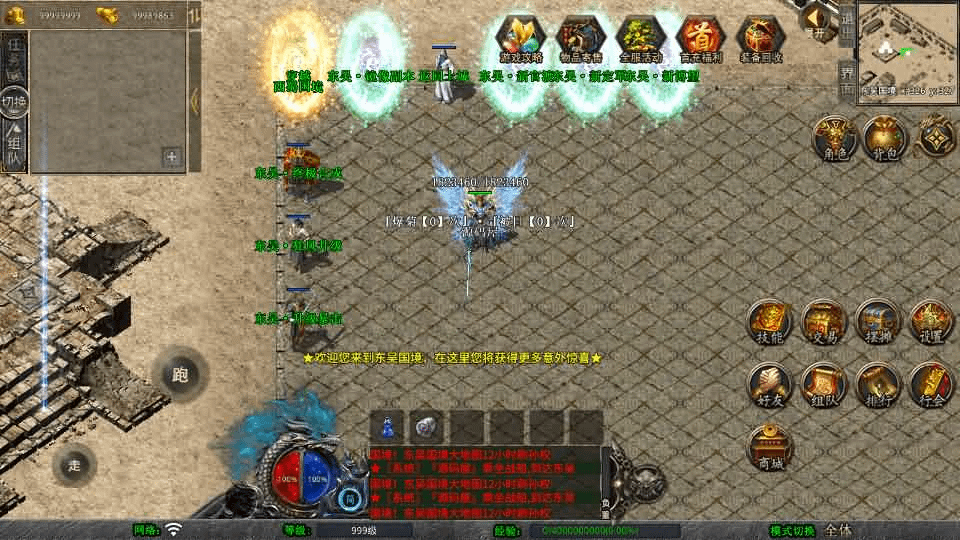
Task: Open the 背包 backpack
Action: [884, 138]
